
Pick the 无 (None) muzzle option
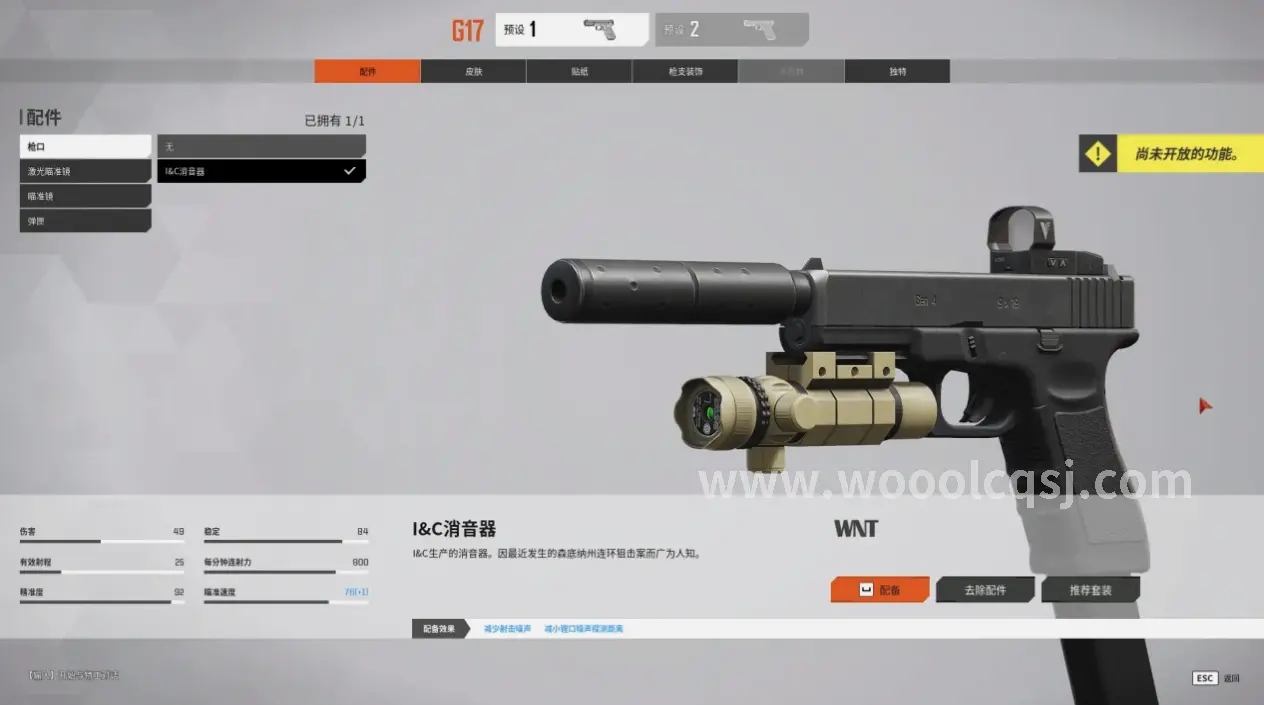(261, 147)
